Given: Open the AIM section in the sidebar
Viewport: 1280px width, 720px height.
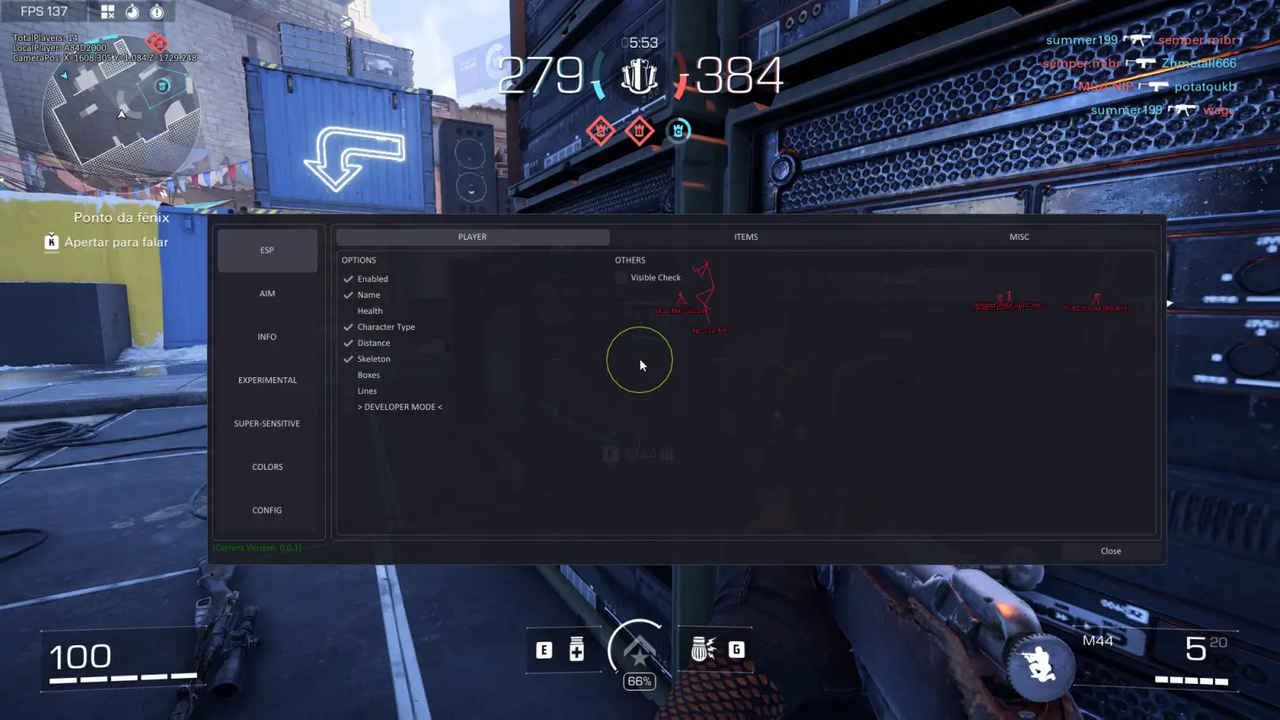Looking at the screenshot, I should [x=267, y=293].
